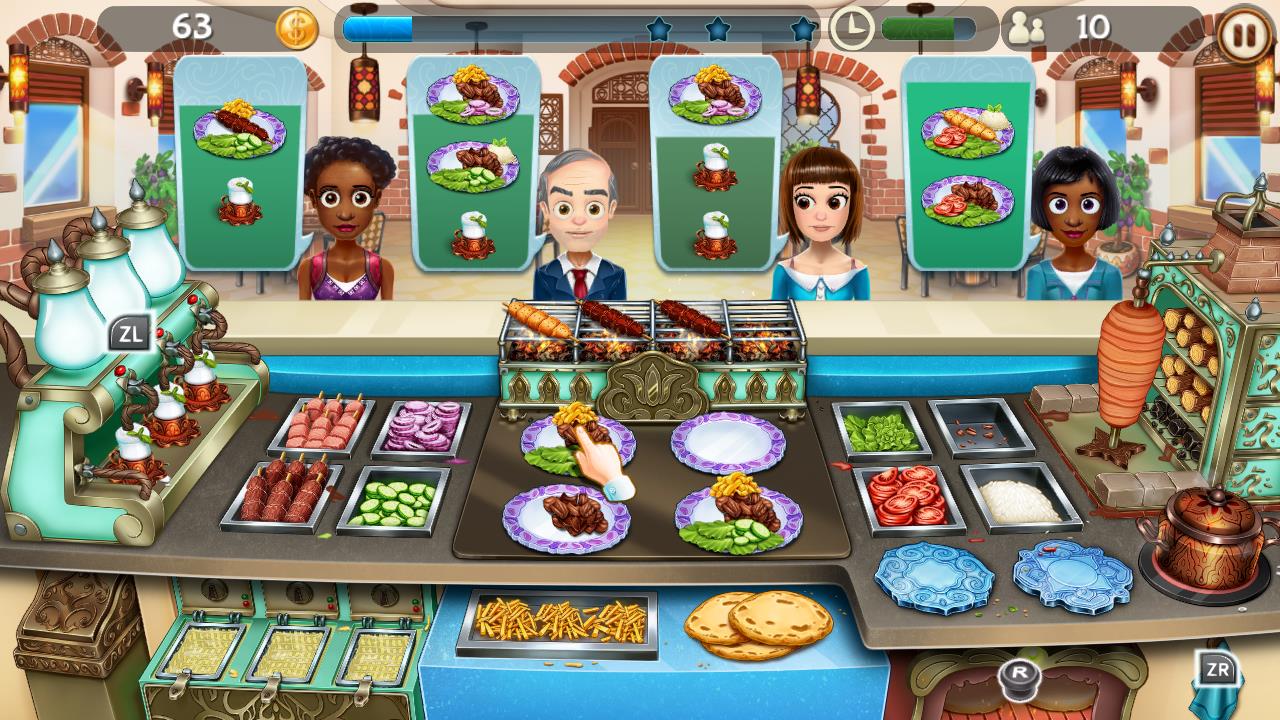The image size is (1280, 720).
Task: Click the coin counter dollar icon
Action: [295, 28]
